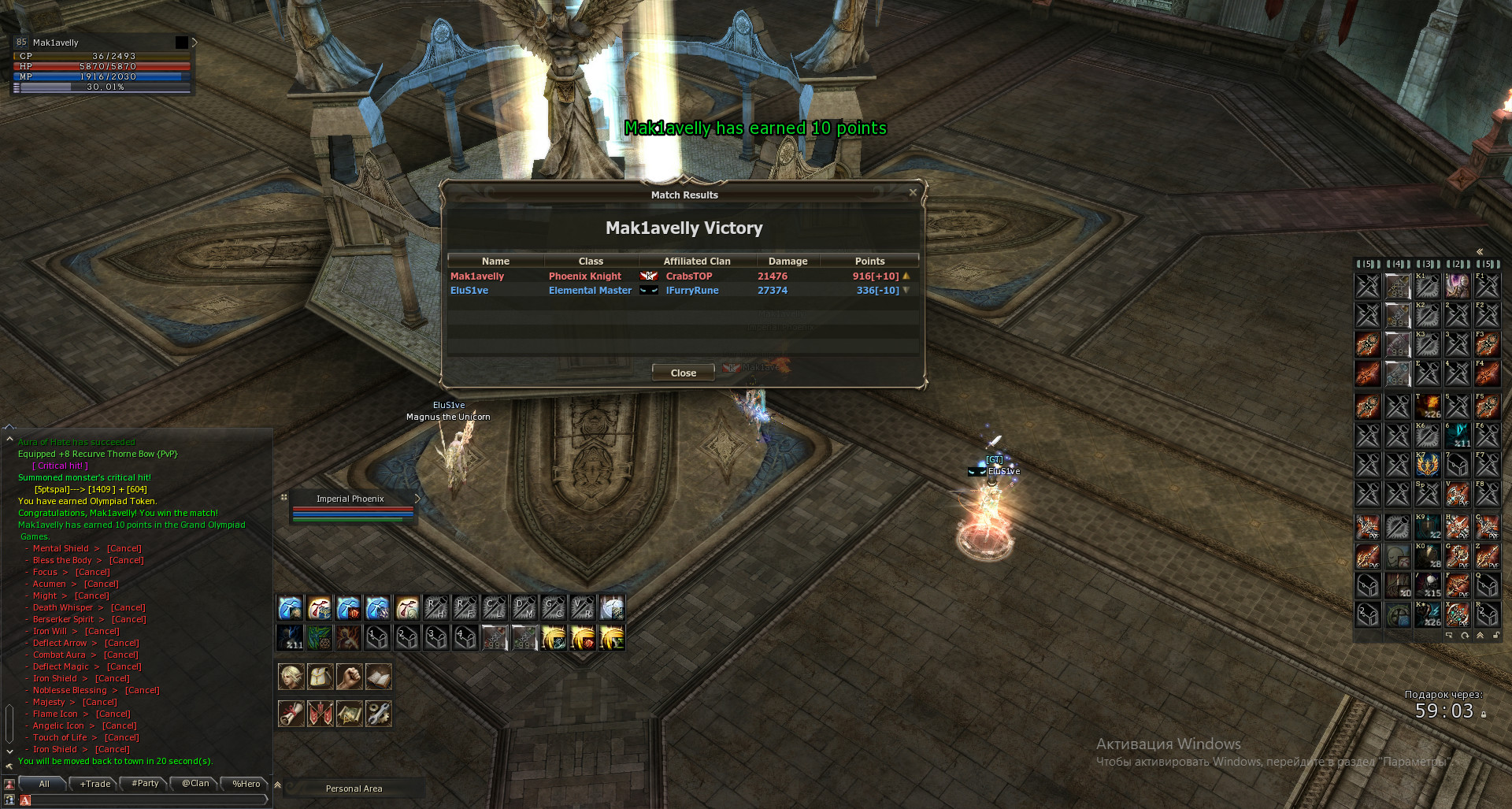Open the skills open-book icon

click(x=378, y=677)
